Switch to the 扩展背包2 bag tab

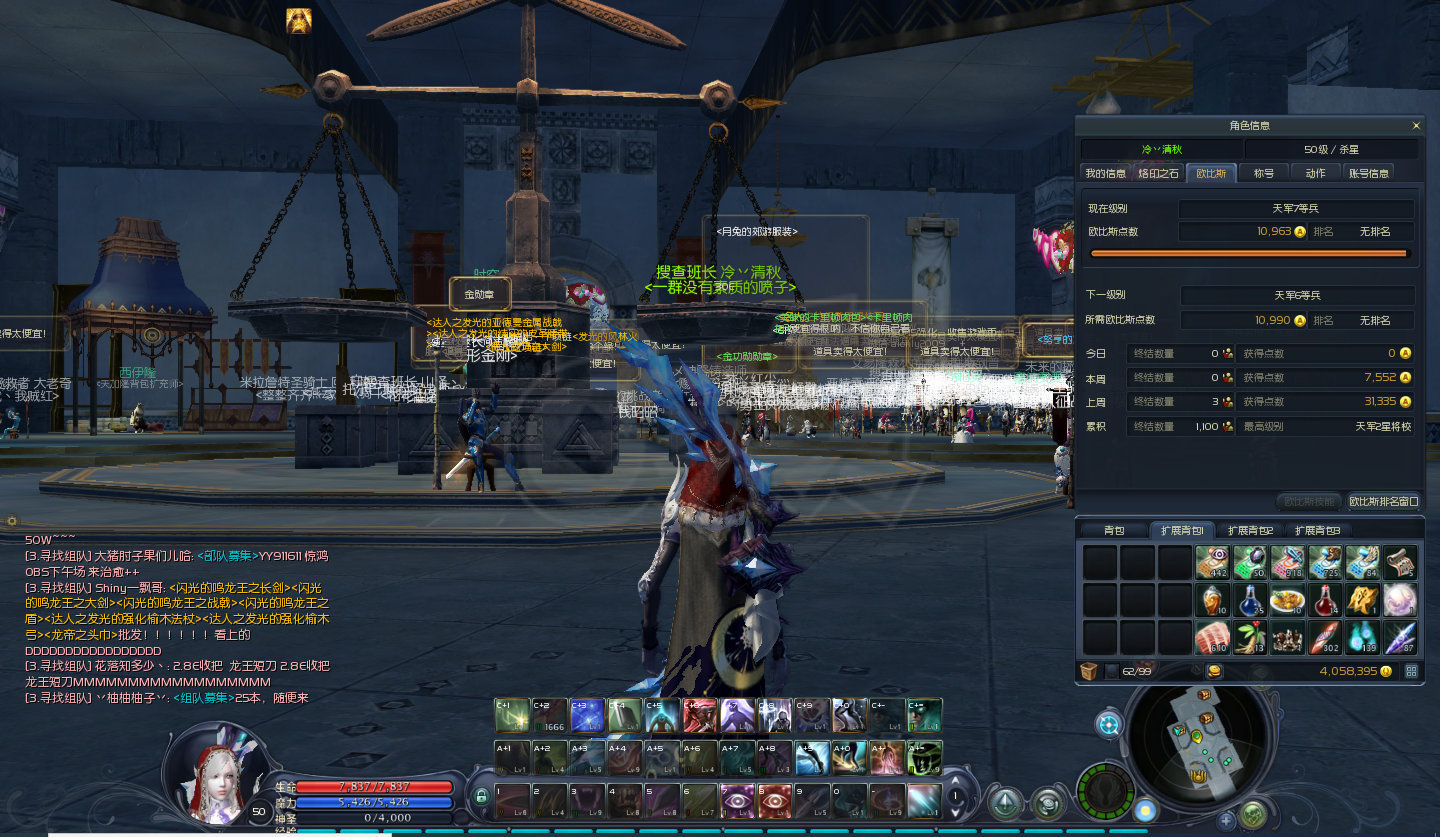pyautogui.click(x=1249, y=530)
